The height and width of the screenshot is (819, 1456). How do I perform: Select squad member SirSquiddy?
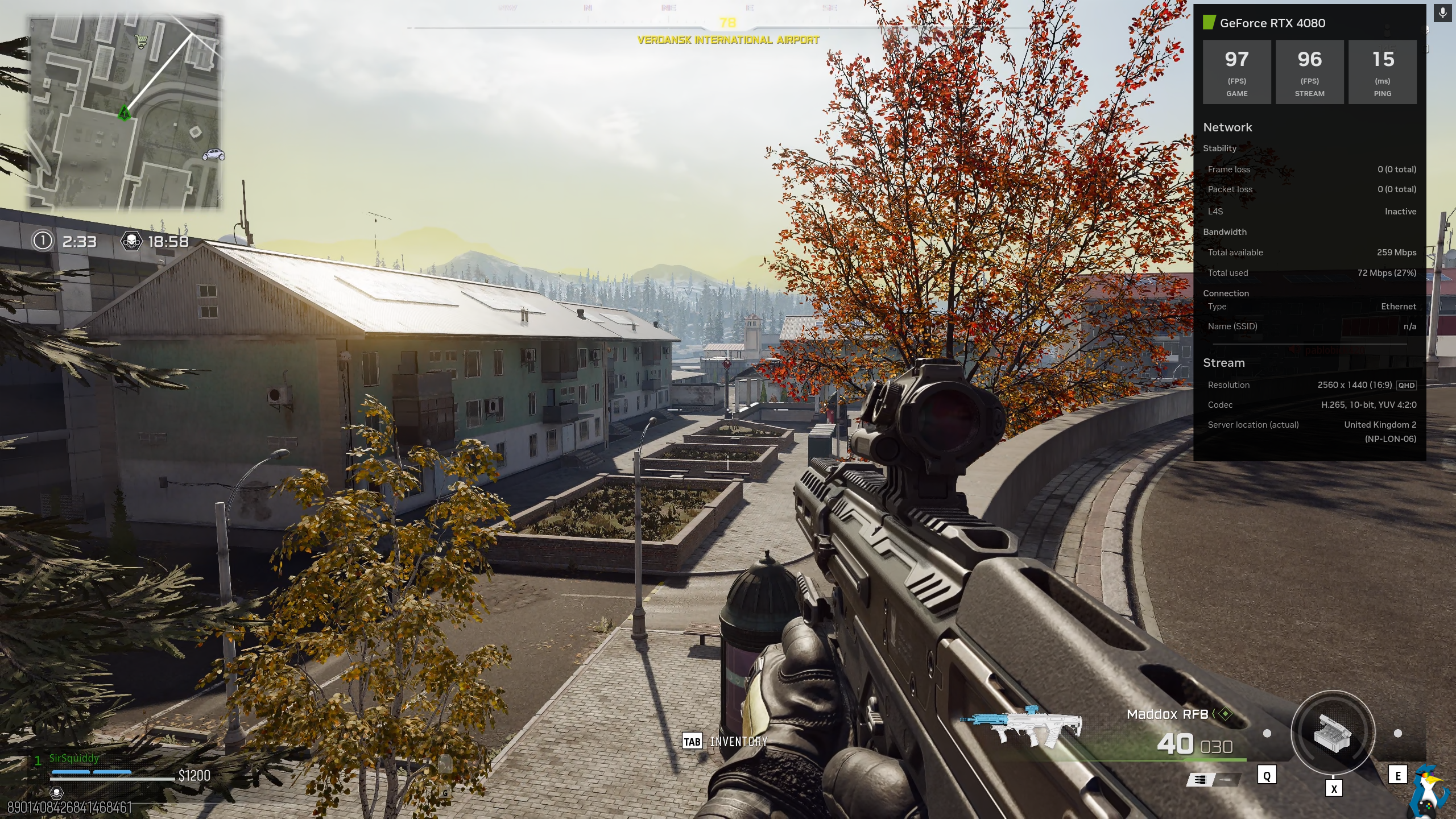pyautogui.click(x=74, y=758)
